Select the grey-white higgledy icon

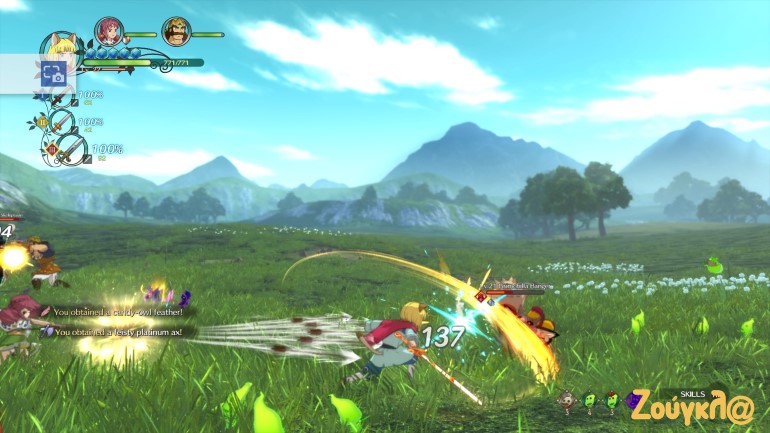coord(567,402)
